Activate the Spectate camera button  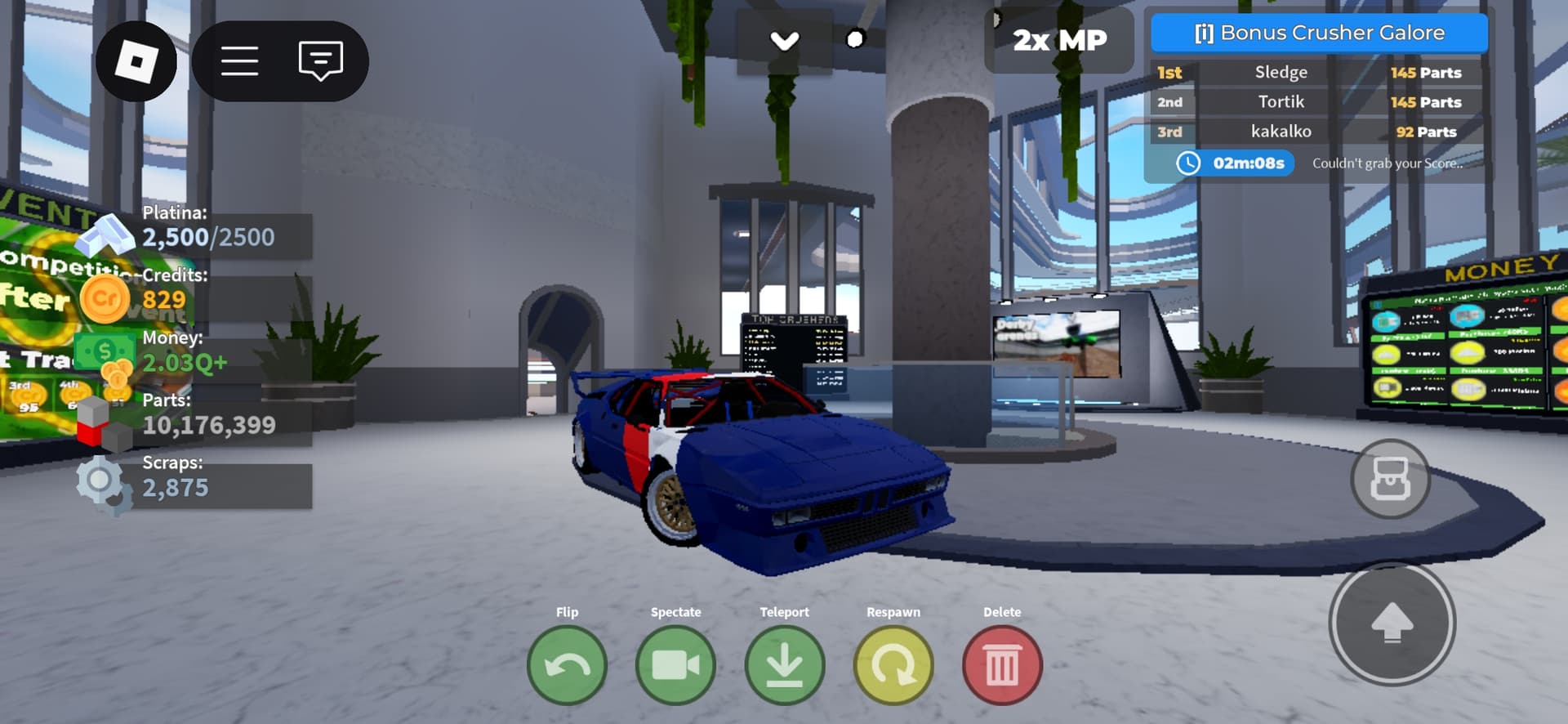[675, 665]
